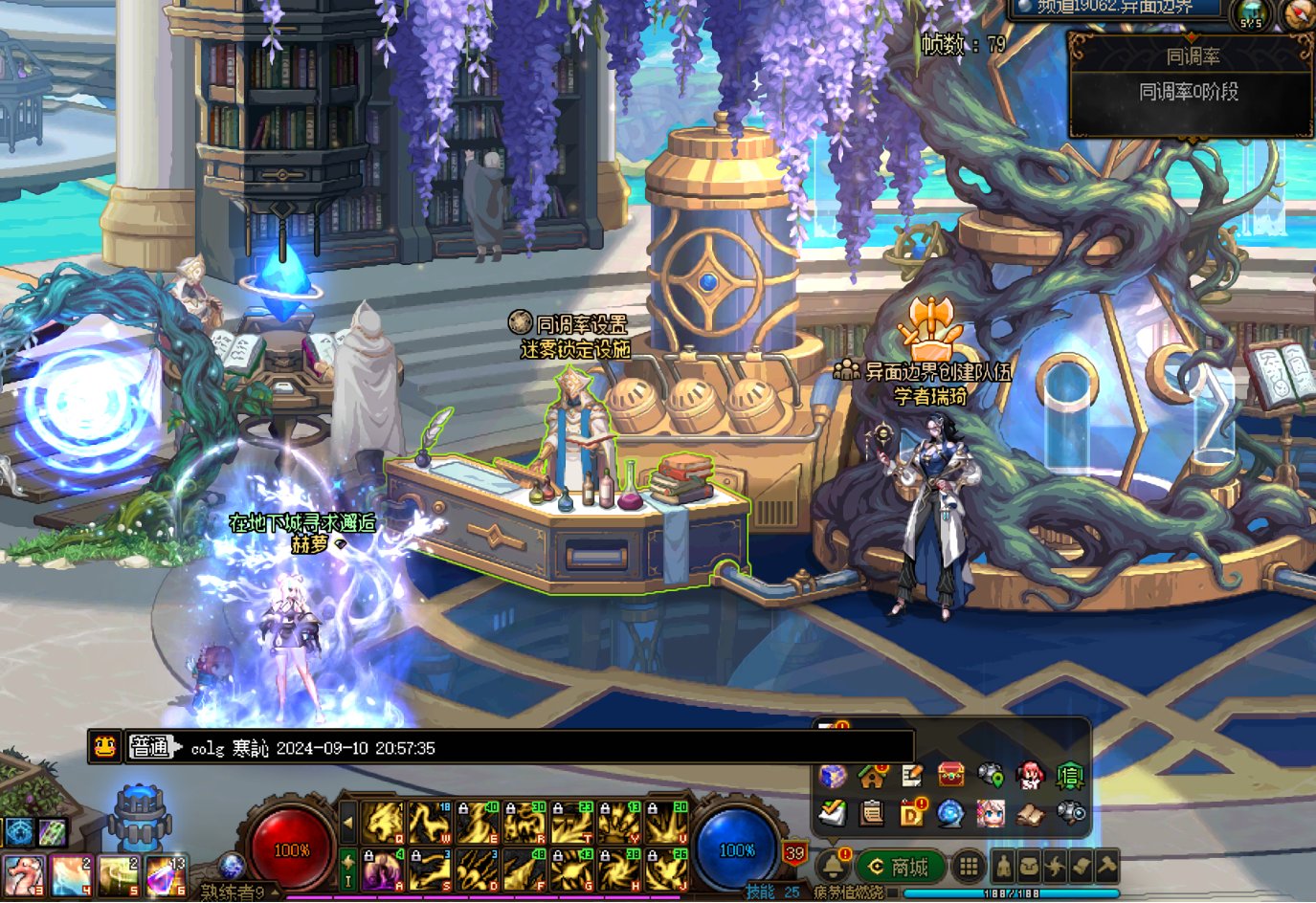The image size is (1316, 903).
Task: Open the 商城 shop button
Action: (900, 867)
